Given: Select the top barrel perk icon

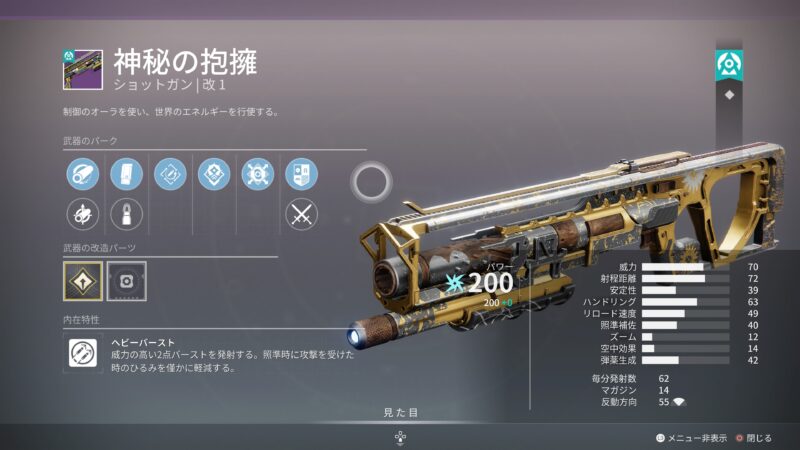Looking at the screenshot, I should 83,175.
